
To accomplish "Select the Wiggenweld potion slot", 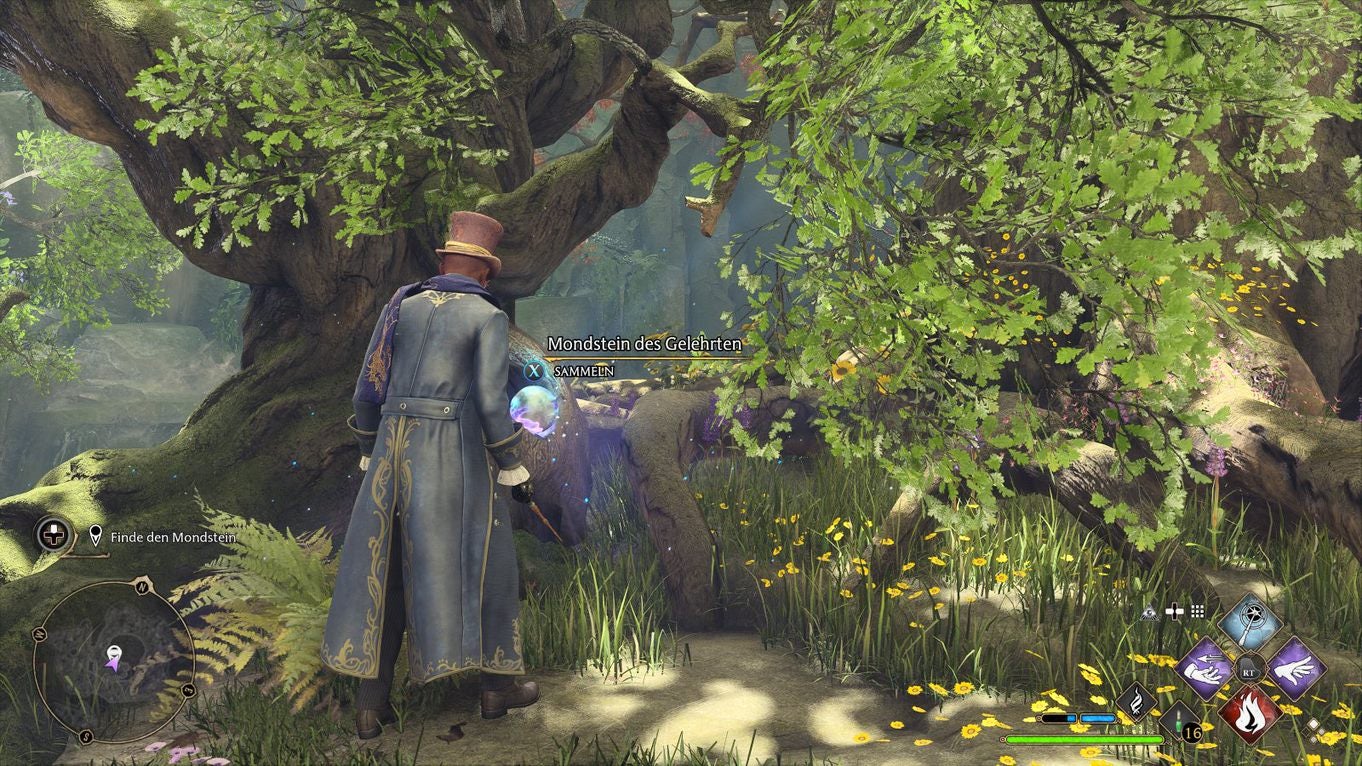I will click(x=1178, y=720).
